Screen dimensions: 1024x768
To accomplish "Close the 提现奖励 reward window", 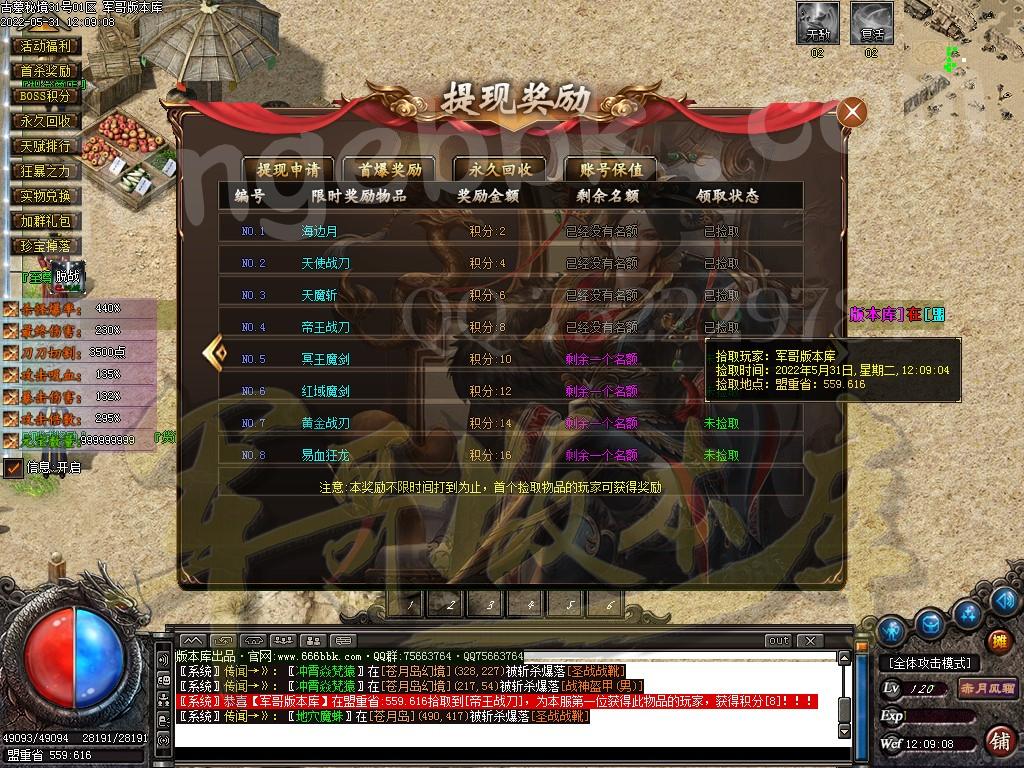I will 852,112.
